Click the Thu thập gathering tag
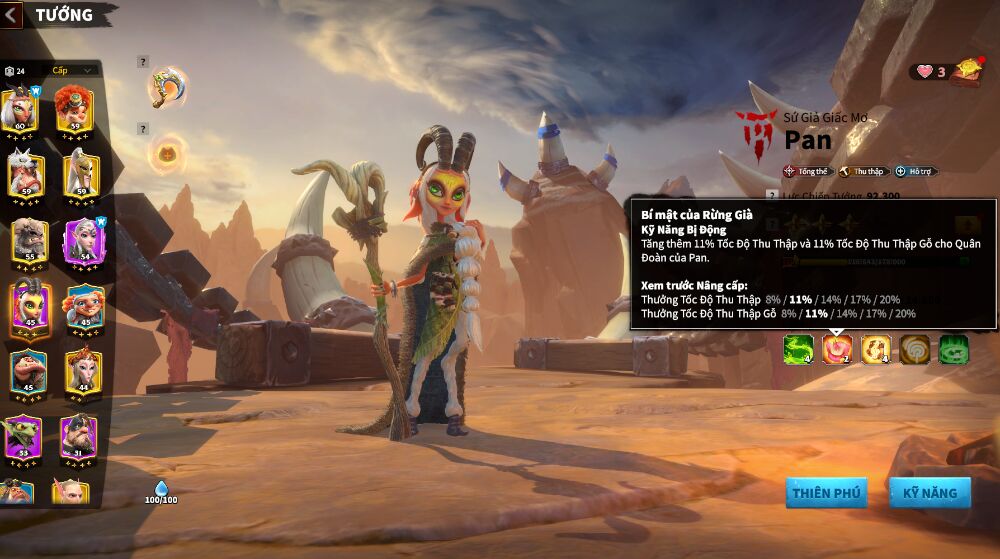This screenshot has width=1000, height=559. [861, 172]
